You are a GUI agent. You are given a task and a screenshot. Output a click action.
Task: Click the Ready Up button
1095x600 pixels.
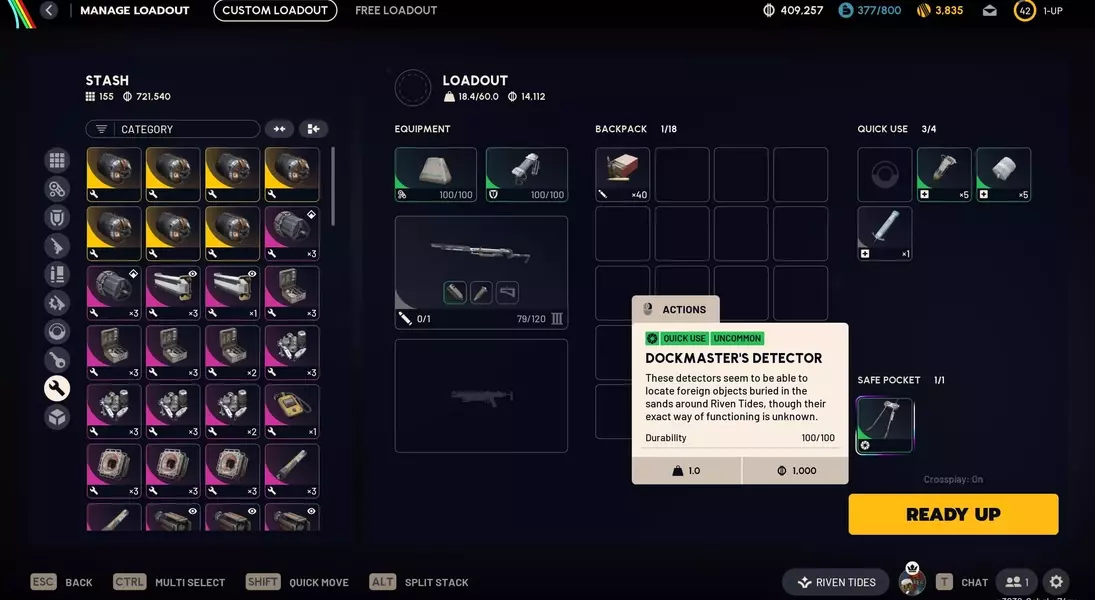(x=953, y=514)
